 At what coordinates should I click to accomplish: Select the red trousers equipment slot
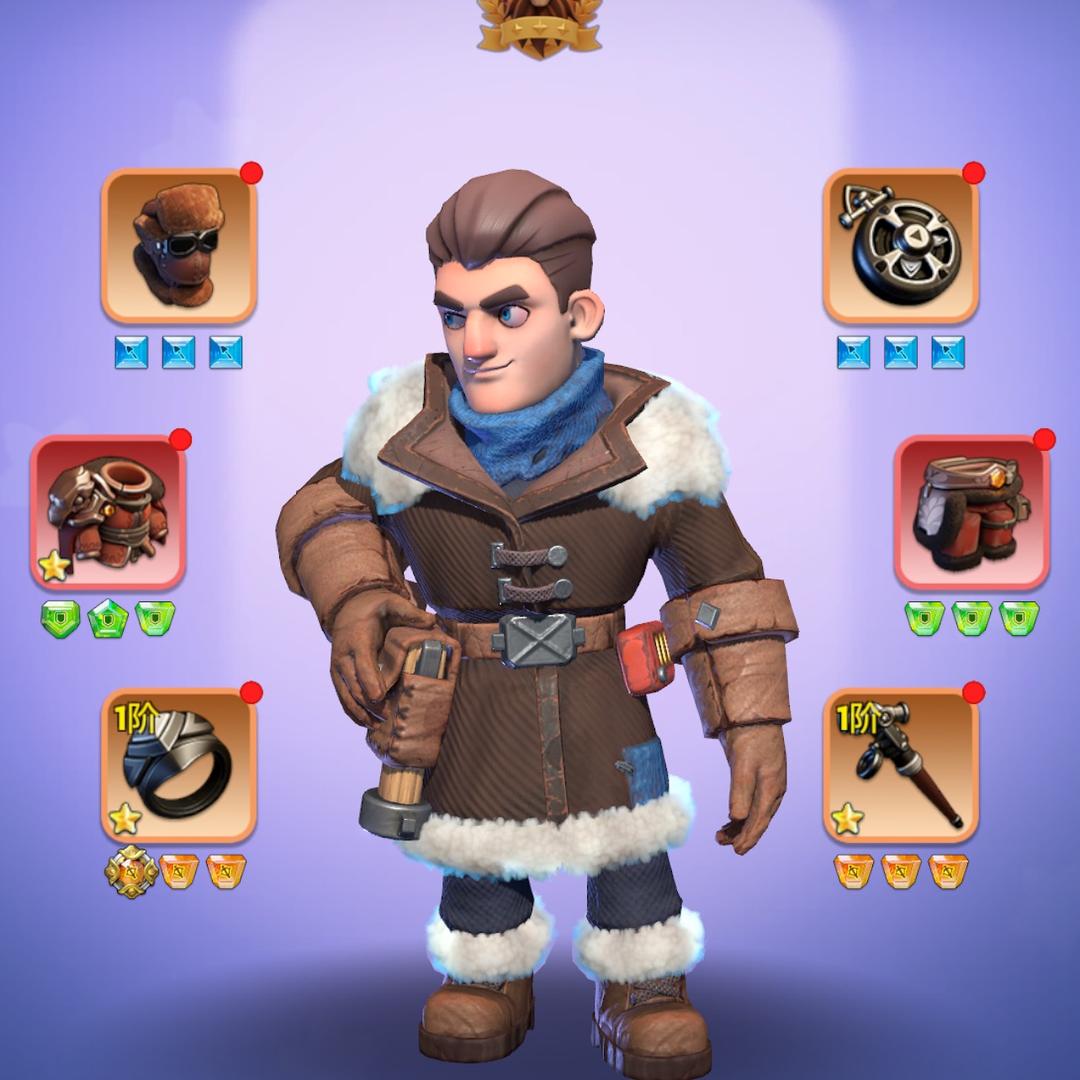click(971, 512)
